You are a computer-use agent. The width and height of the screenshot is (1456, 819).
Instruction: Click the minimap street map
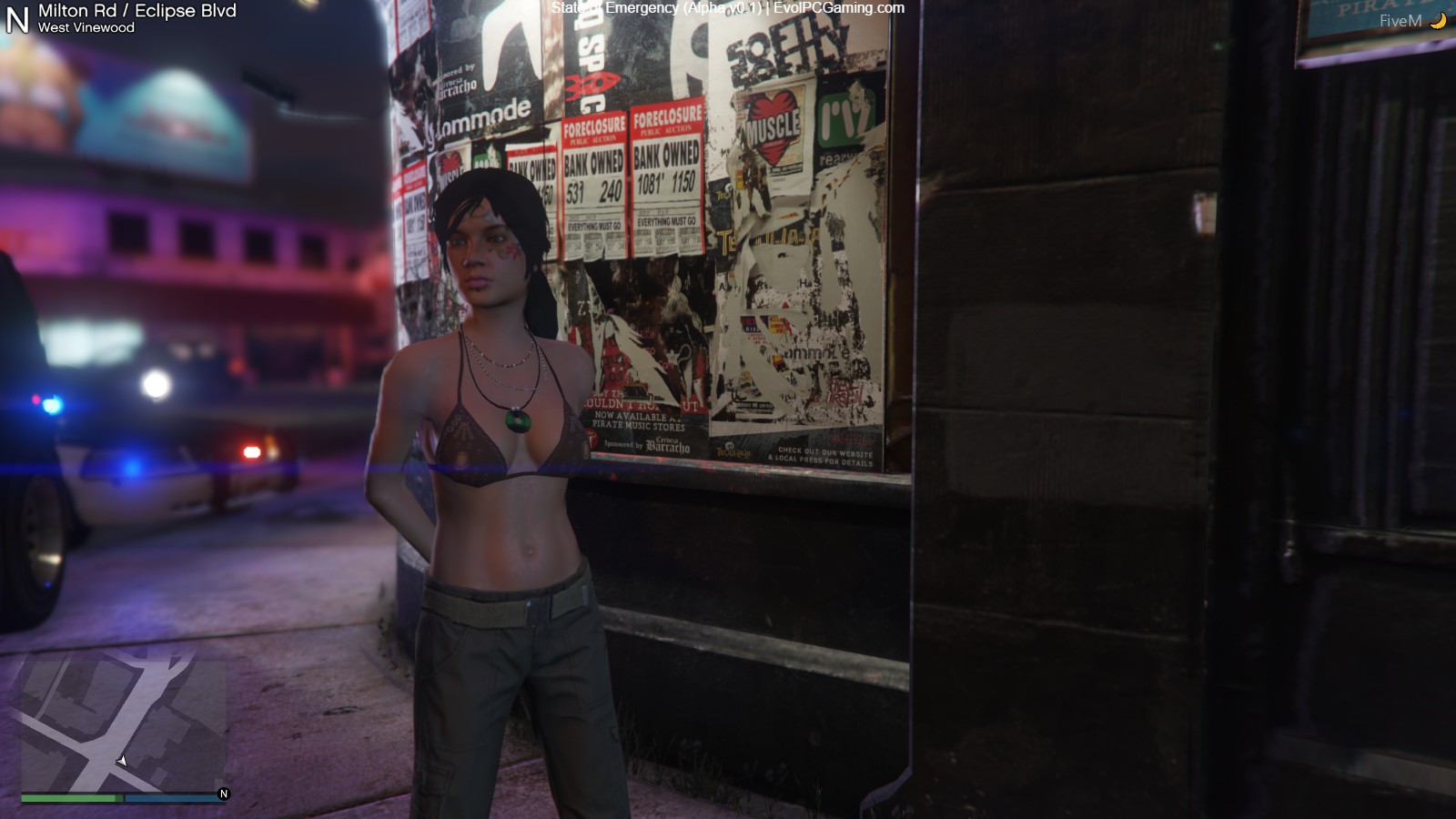[123, 723]
